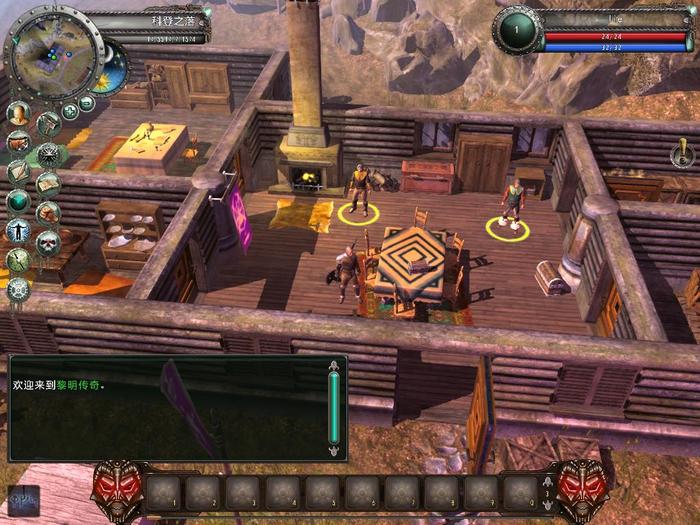Click the right red demon mask
This screenshot has width=700, height=525.
pos(579,490)
